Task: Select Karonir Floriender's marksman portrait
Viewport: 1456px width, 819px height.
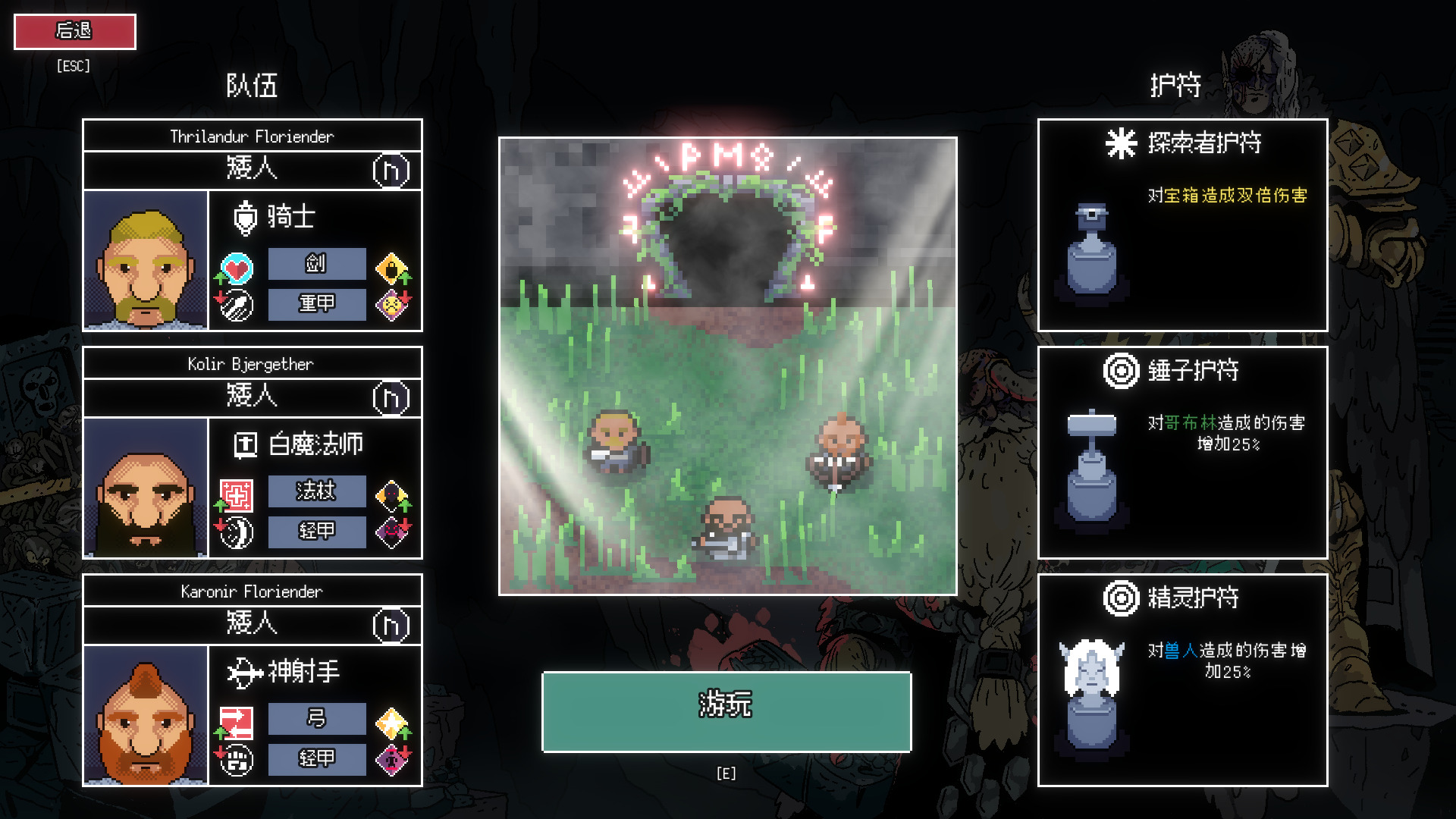Action: coord(146,715)
